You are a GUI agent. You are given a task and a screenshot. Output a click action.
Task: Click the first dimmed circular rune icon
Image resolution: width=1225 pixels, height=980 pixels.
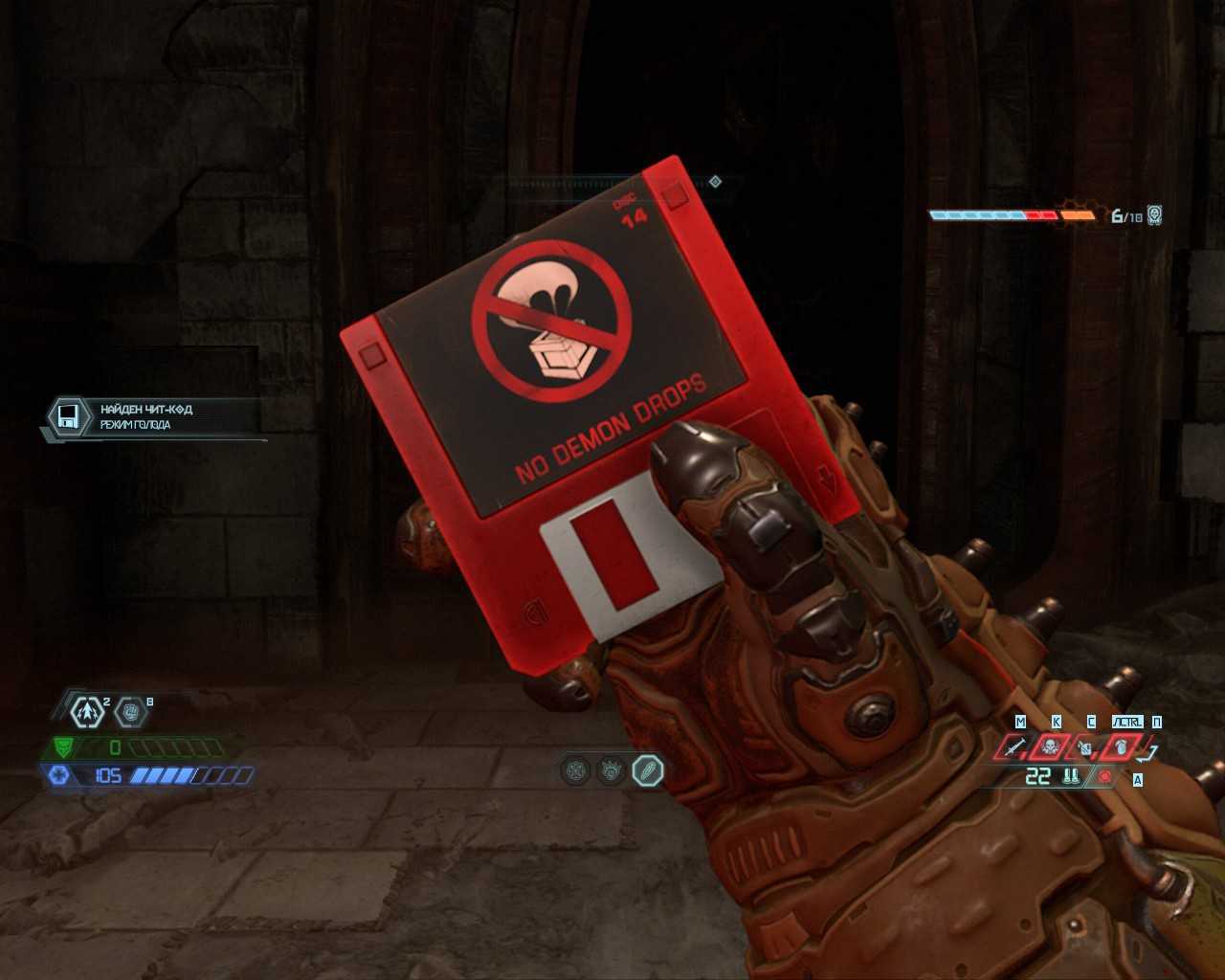(575, 769)
